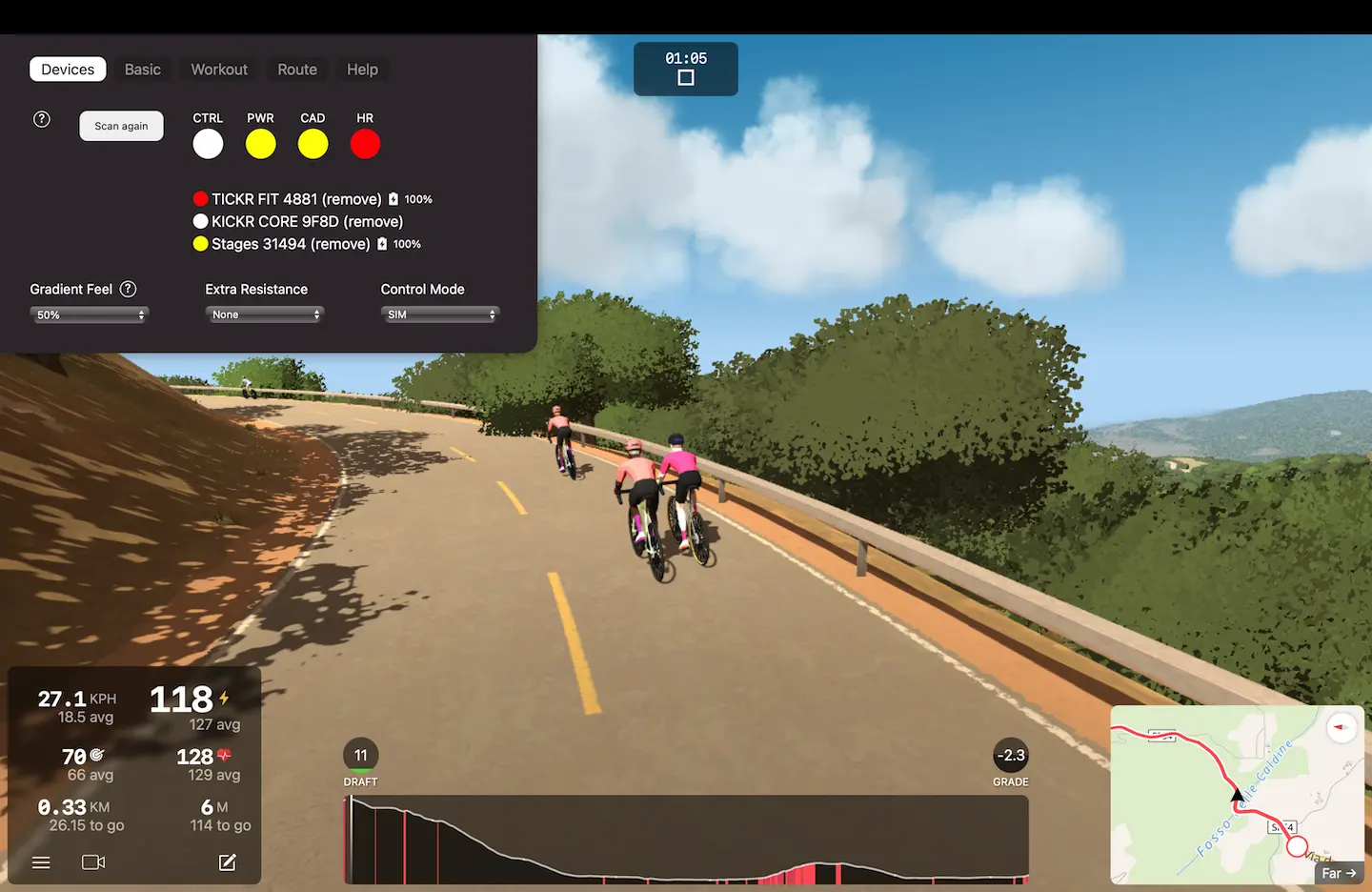Viewport: 1372px width, 892px height.
Task: Switch to the Devices tab
Action: (68, 70)
